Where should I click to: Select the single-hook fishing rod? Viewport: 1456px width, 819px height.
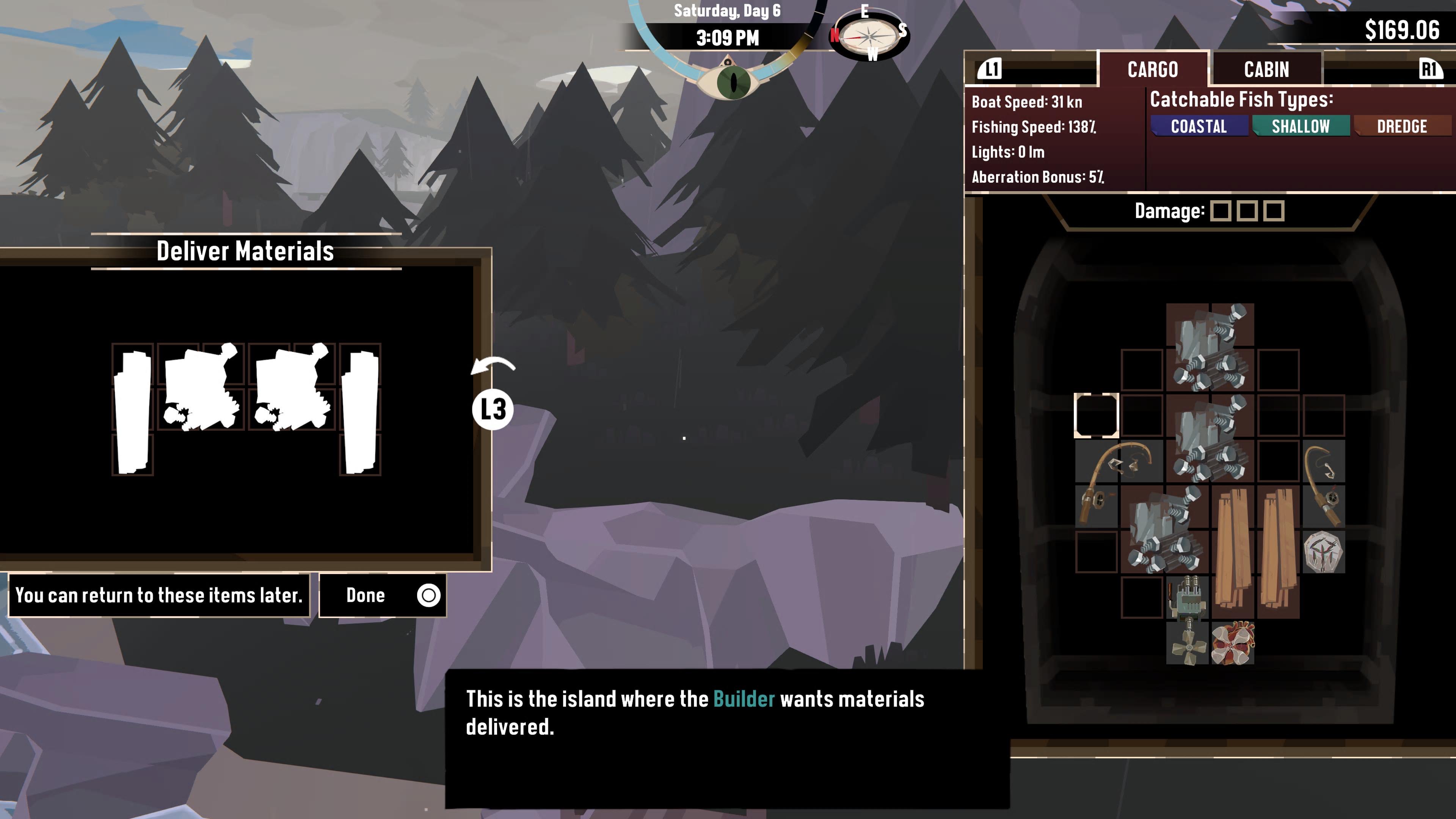(1324, 483)
